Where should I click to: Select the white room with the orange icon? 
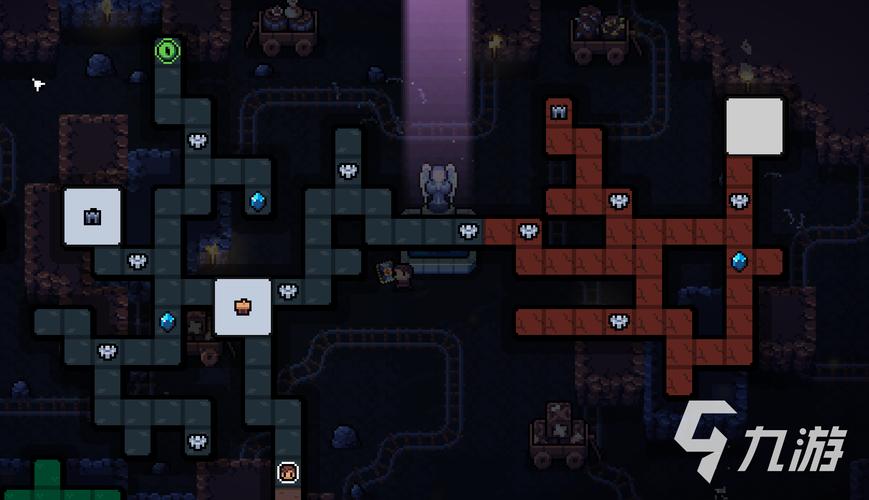coord(243,306)
